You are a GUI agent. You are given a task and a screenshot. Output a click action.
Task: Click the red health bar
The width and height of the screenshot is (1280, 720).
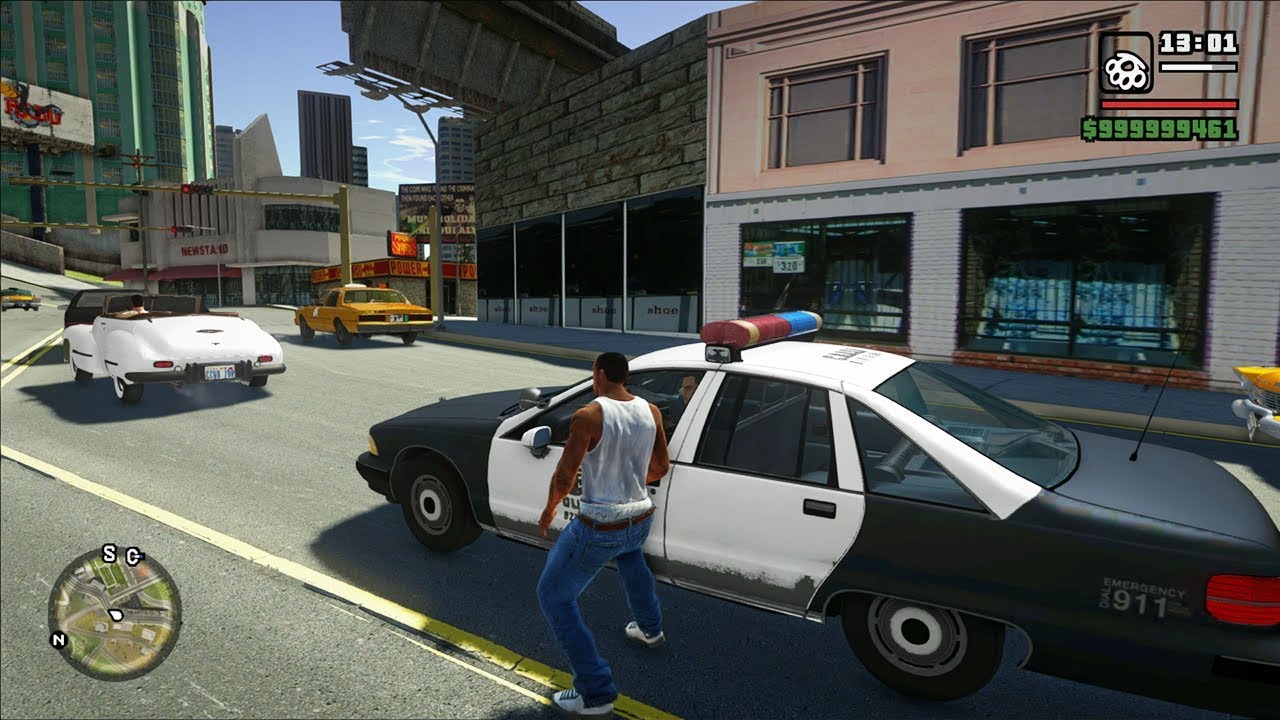click(x=1168, y=104)
